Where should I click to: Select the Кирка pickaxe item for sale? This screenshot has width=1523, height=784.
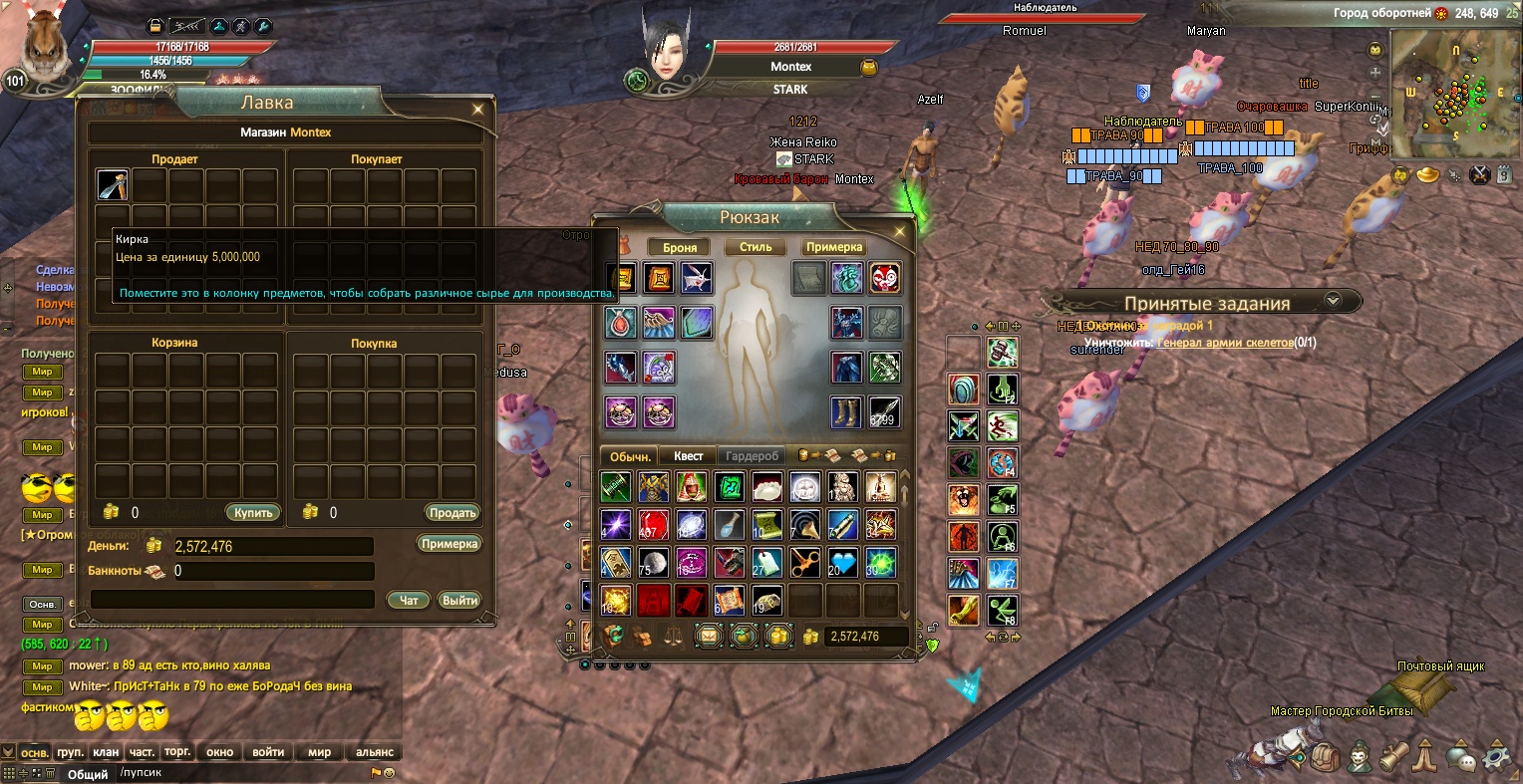pyautogui.click(x=113, y=185)
